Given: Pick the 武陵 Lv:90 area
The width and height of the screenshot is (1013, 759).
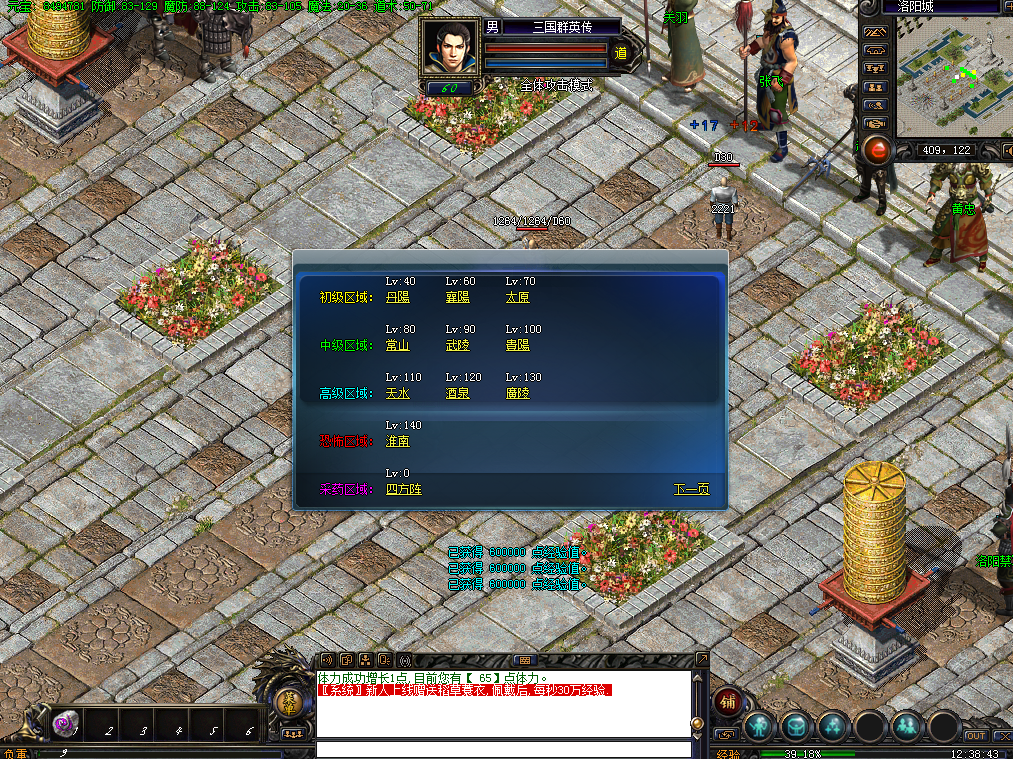Looking at the screenshot, I should tap(457, 345).
